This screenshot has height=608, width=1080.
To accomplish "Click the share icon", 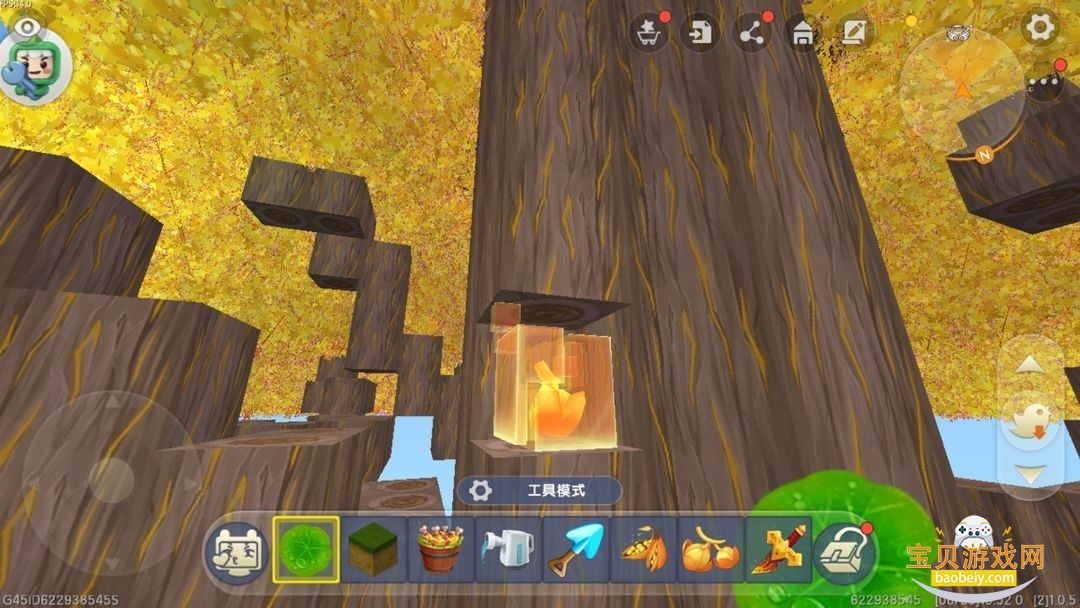I will click(x=751, y=33).
